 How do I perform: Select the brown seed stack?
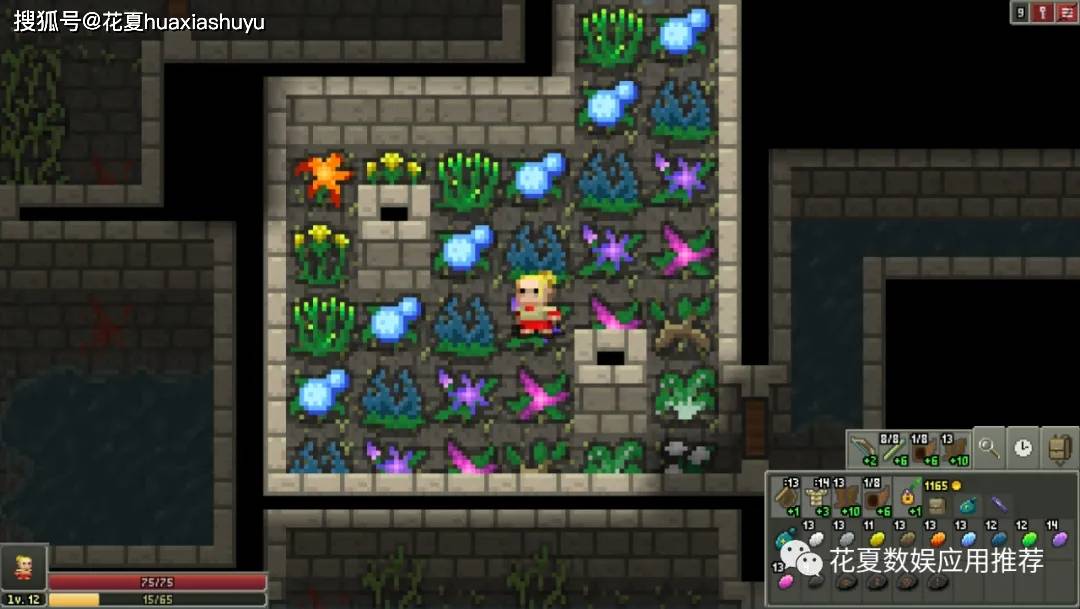pyautogui.click(x=907, y=539)
